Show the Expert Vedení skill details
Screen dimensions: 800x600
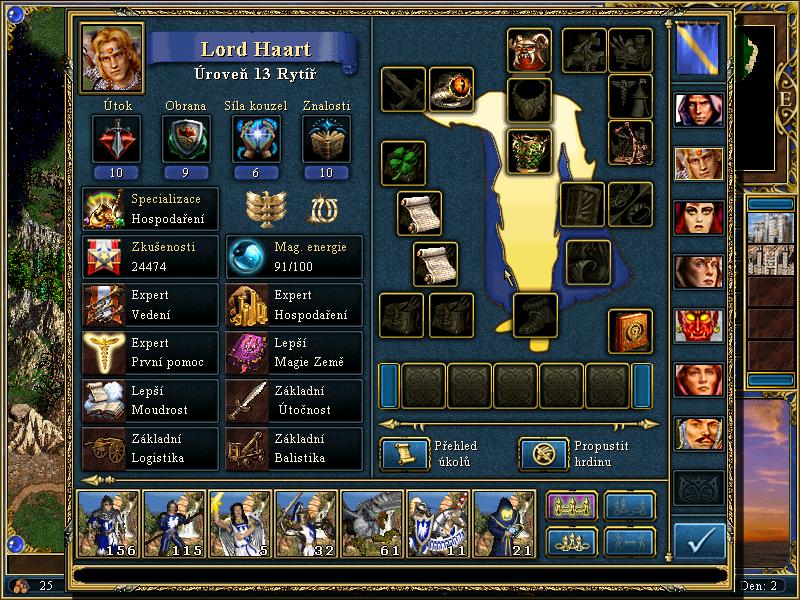150,304
